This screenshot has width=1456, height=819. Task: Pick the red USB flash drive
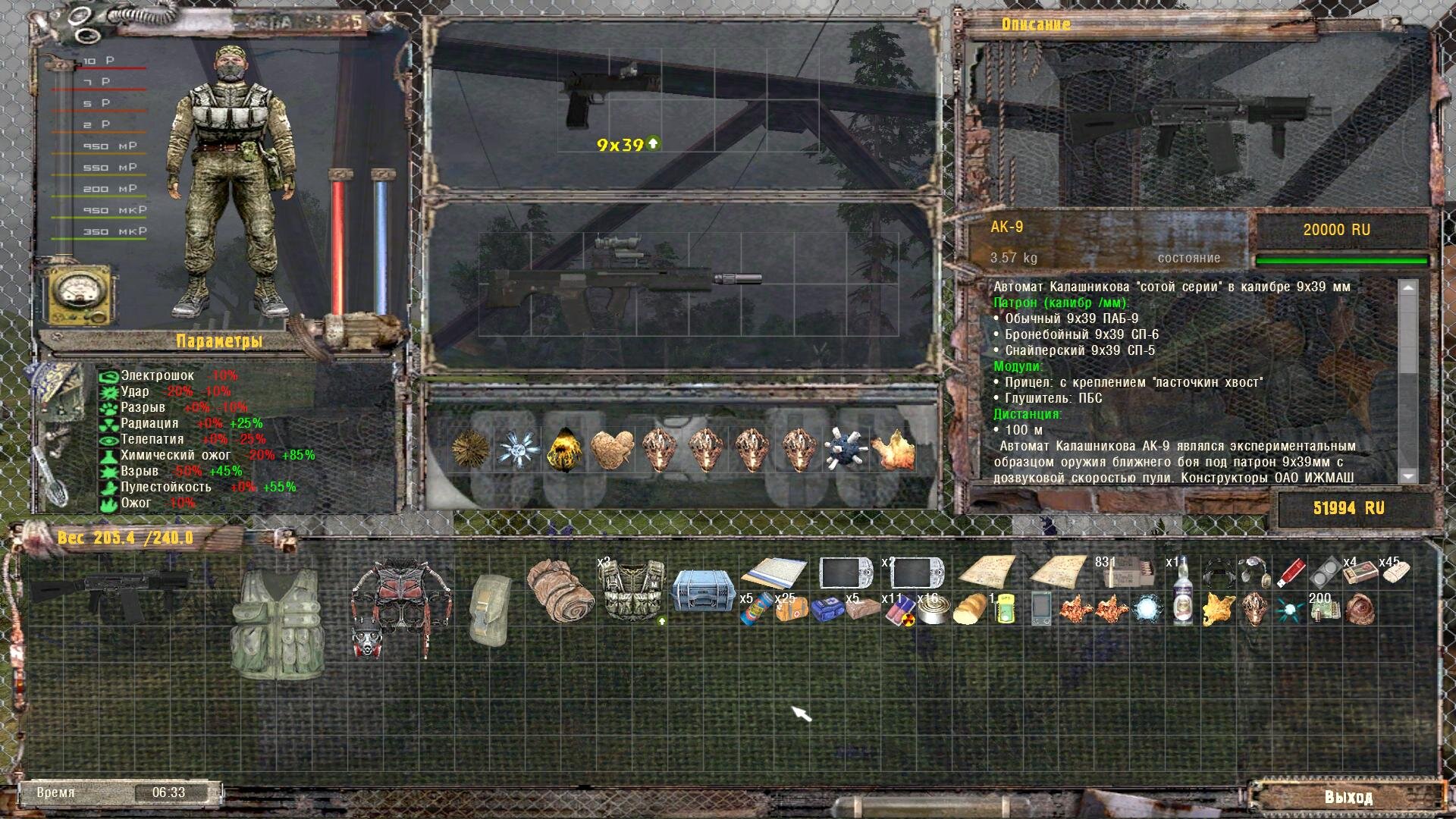[1290, 573]
